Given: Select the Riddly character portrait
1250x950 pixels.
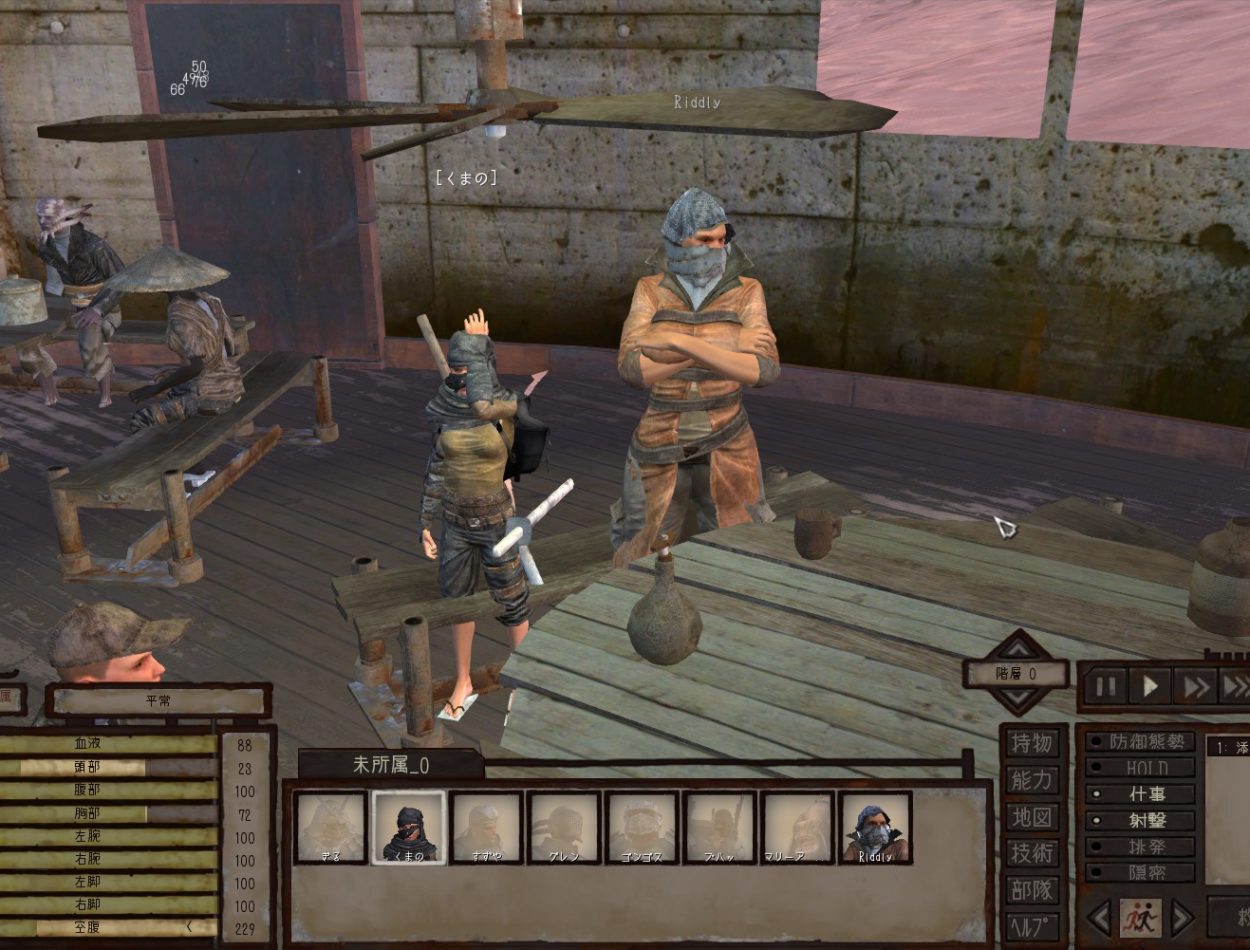Looking at the screenshot, I should (875, 827).
